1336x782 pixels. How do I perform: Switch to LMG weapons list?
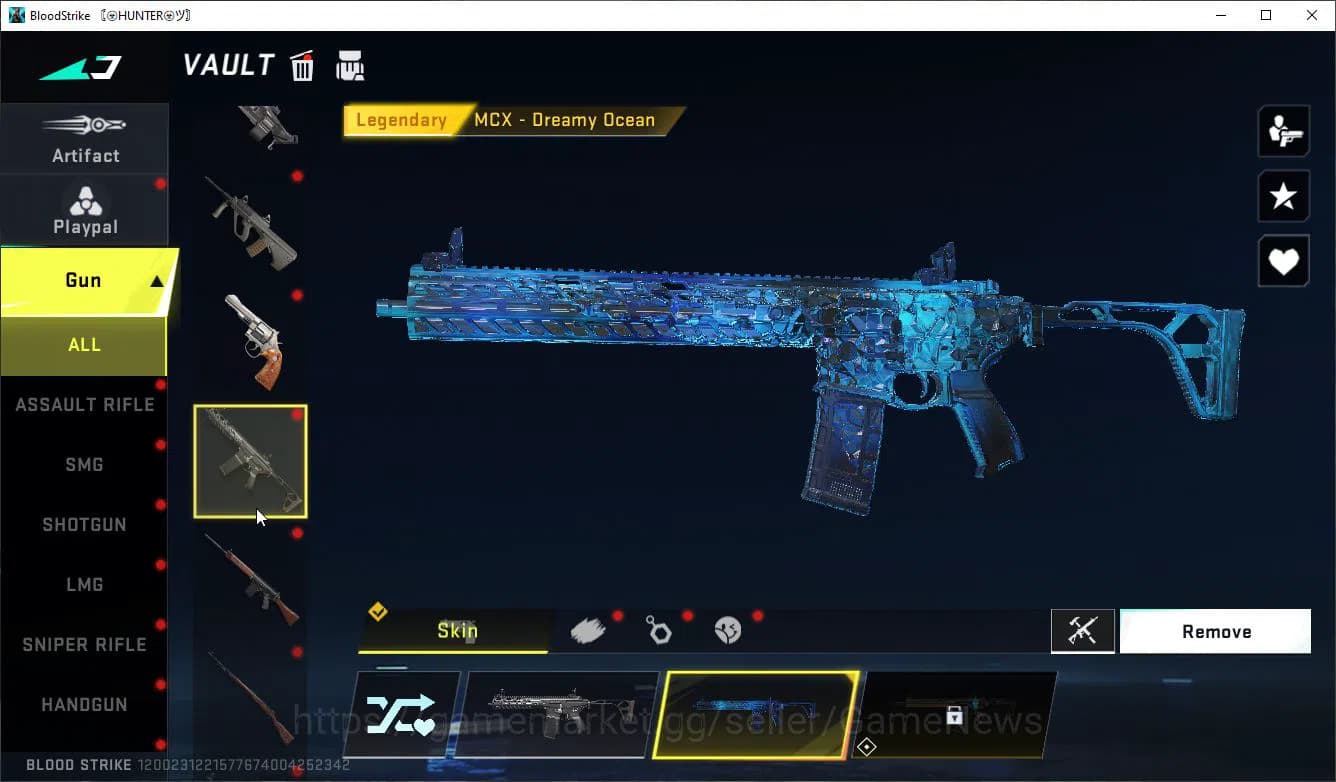point(84,585)
